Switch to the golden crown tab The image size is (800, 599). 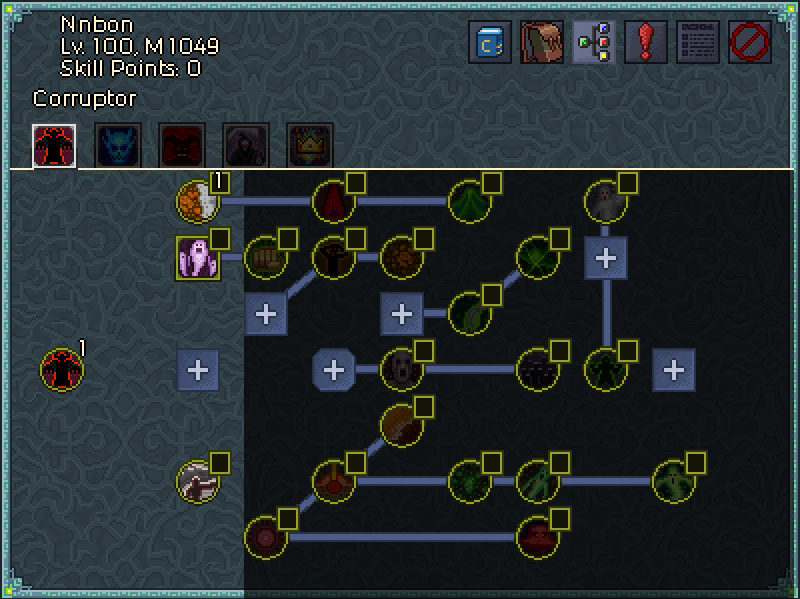[310, 145]
